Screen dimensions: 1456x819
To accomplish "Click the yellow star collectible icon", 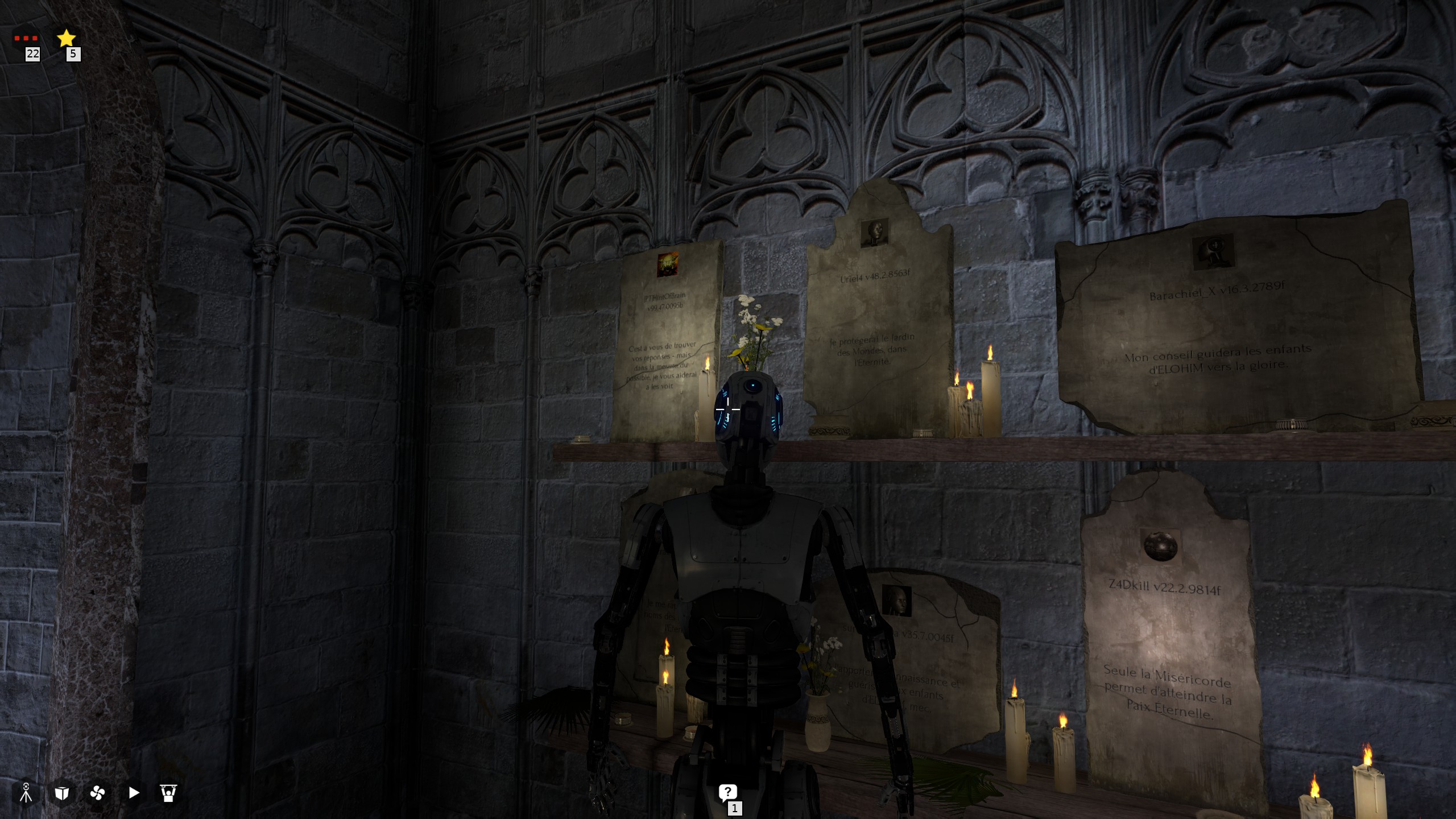I will (67, 38).
